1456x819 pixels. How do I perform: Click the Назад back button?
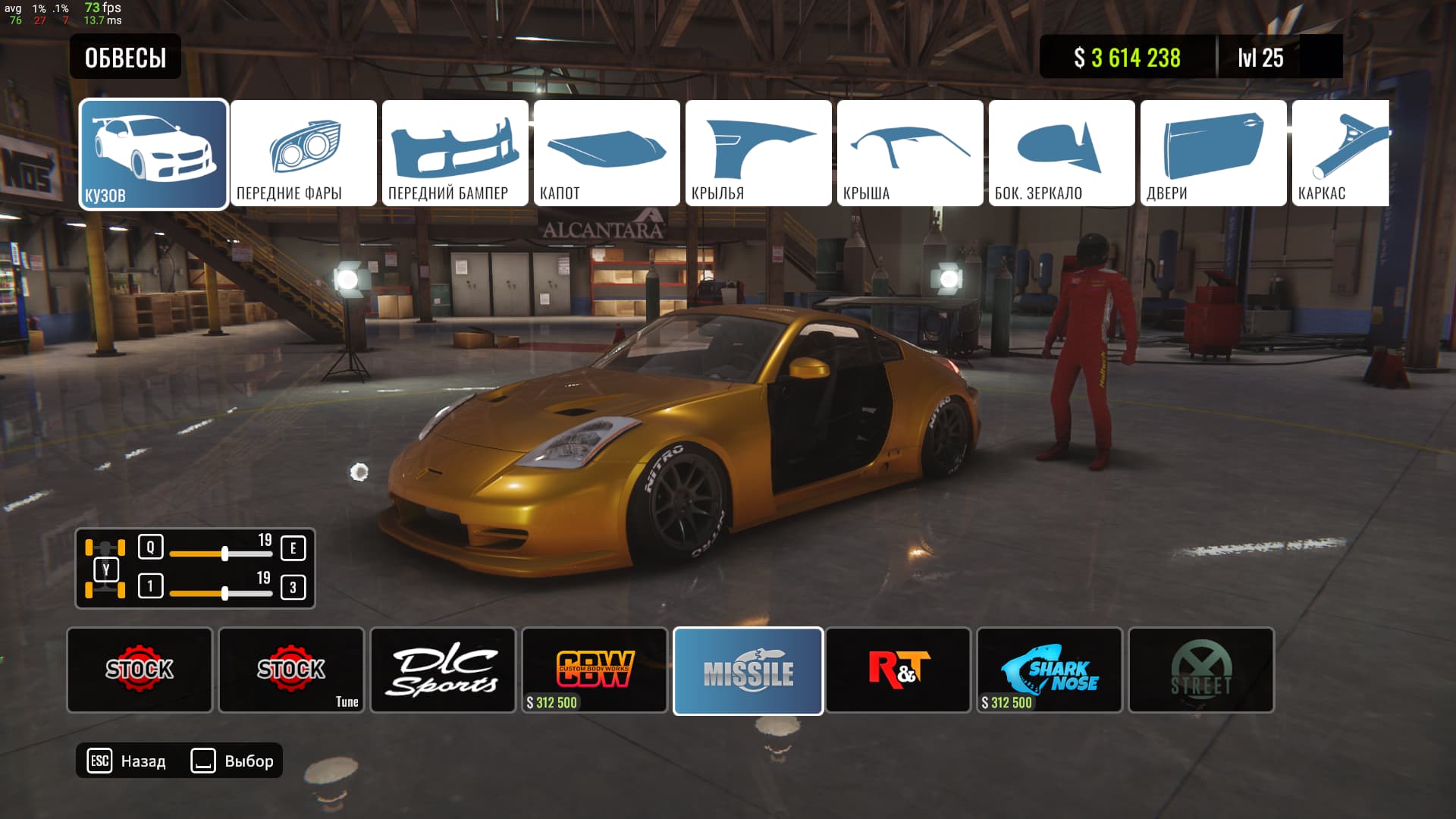tap(127, 761)
